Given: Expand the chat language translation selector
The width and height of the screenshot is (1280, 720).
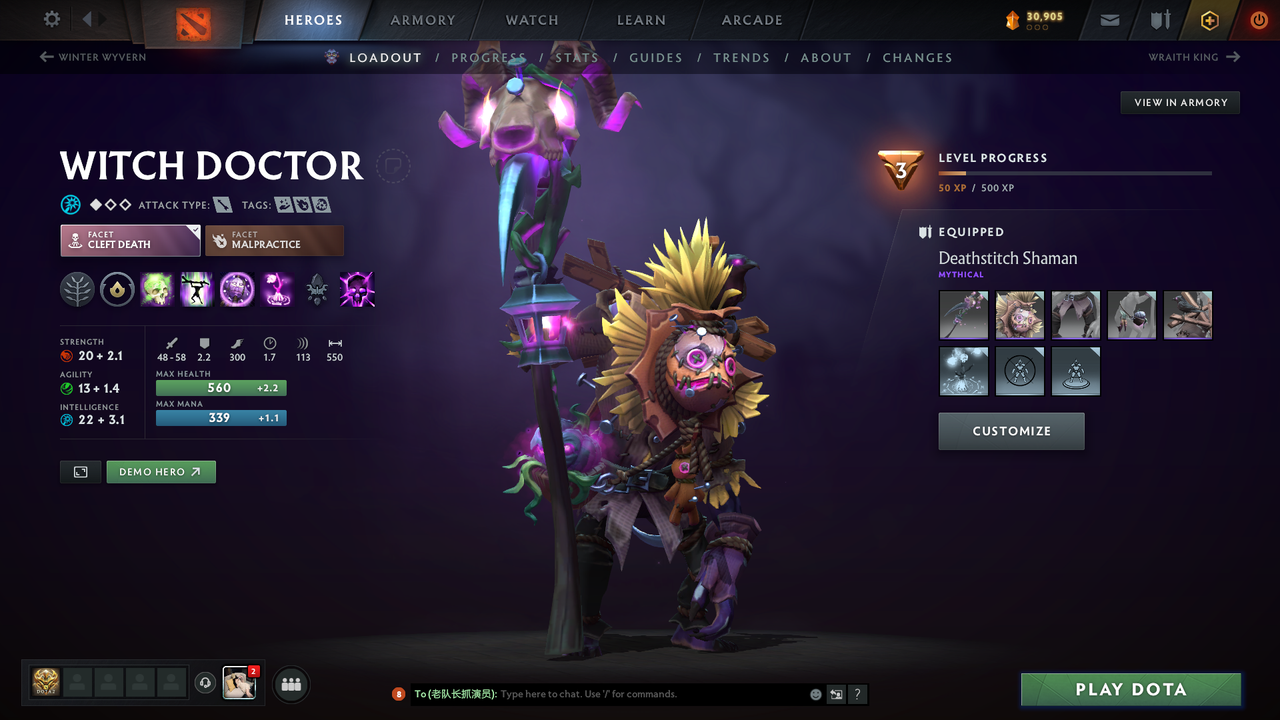Looking at the screenshot, I should point(836,694).
